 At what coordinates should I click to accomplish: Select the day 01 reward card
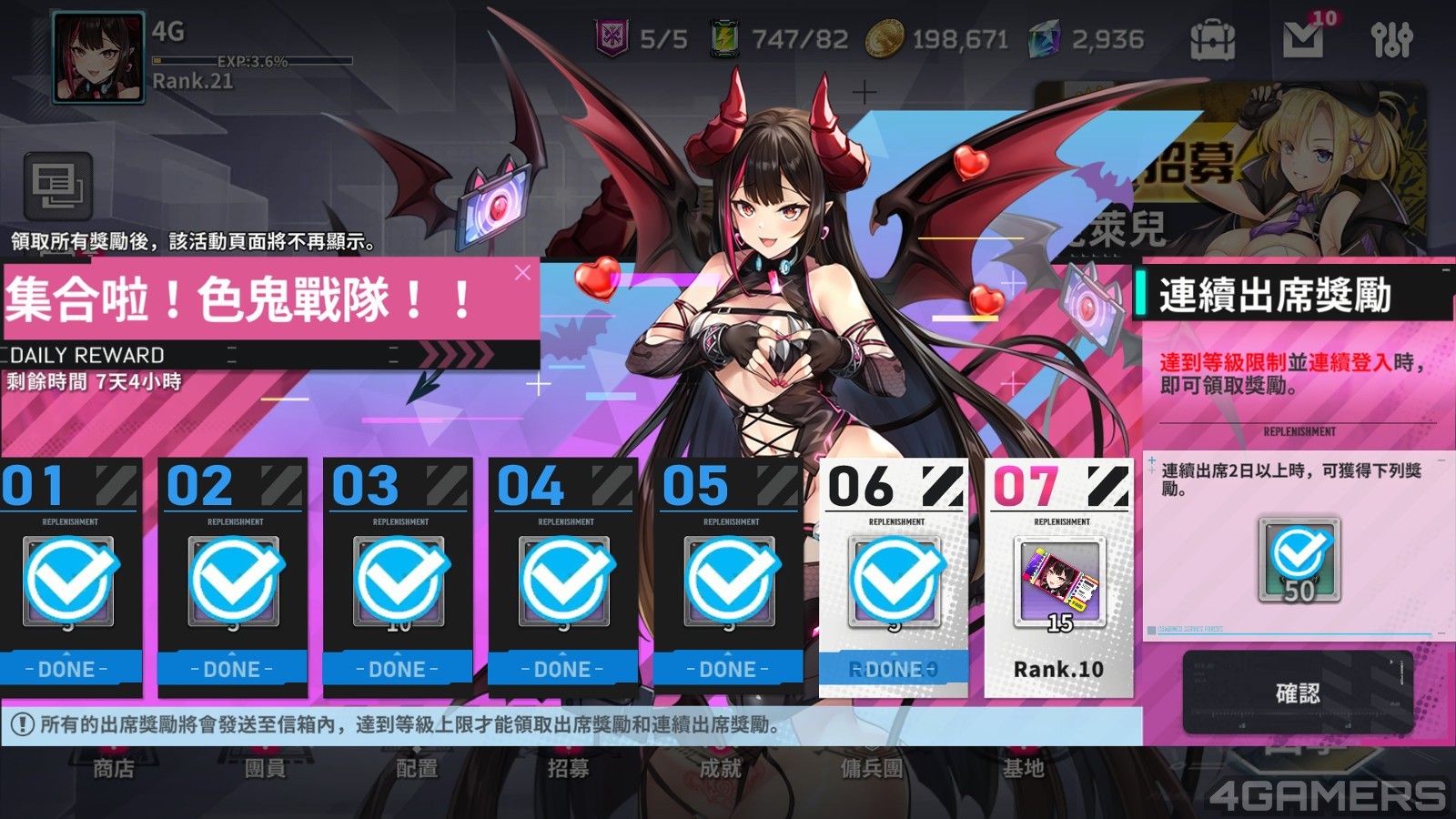(x=69, y=579)
